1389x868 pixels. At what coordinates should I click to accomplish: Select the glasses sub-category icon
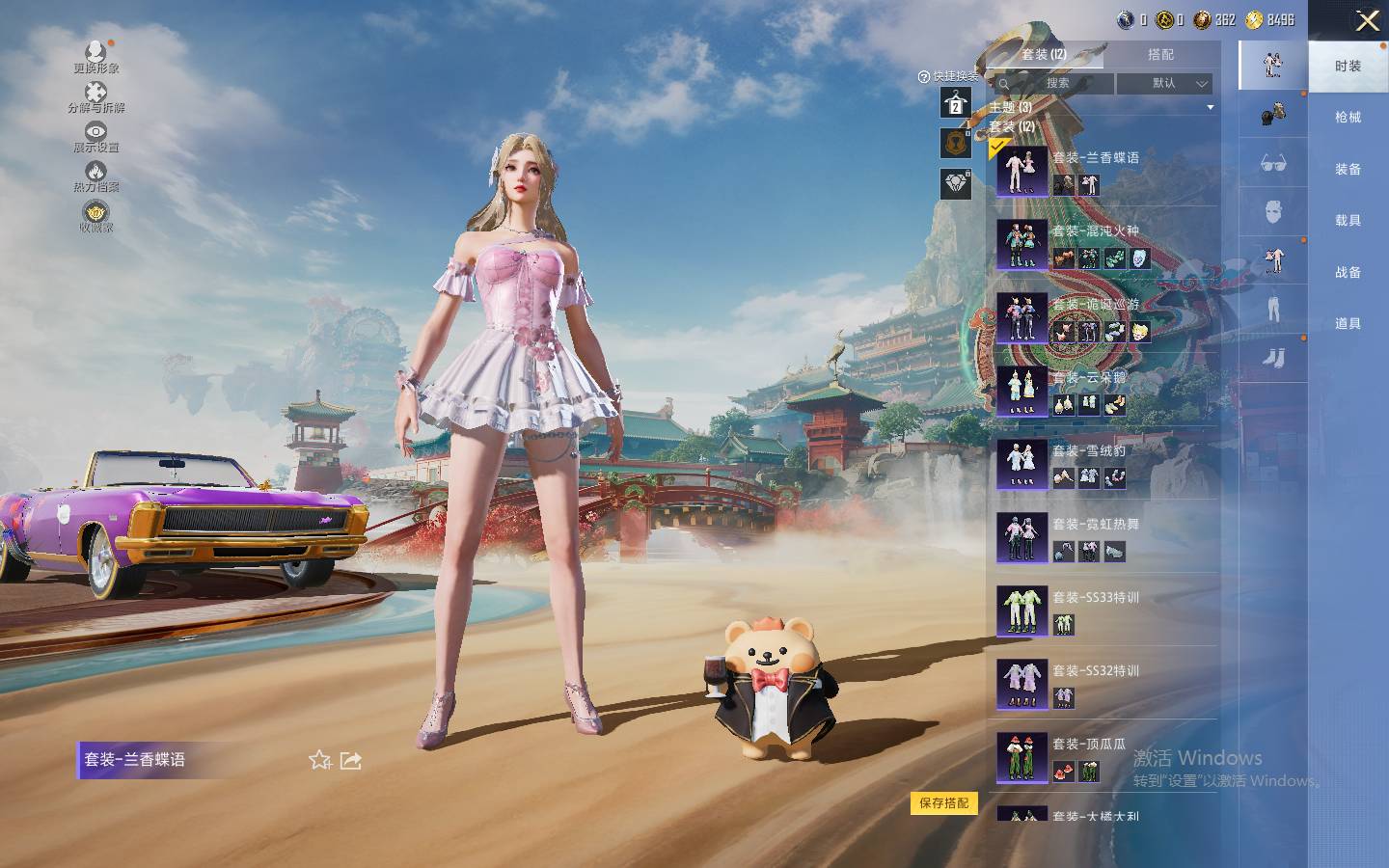pyautogui.click(x=1273, y=163)
